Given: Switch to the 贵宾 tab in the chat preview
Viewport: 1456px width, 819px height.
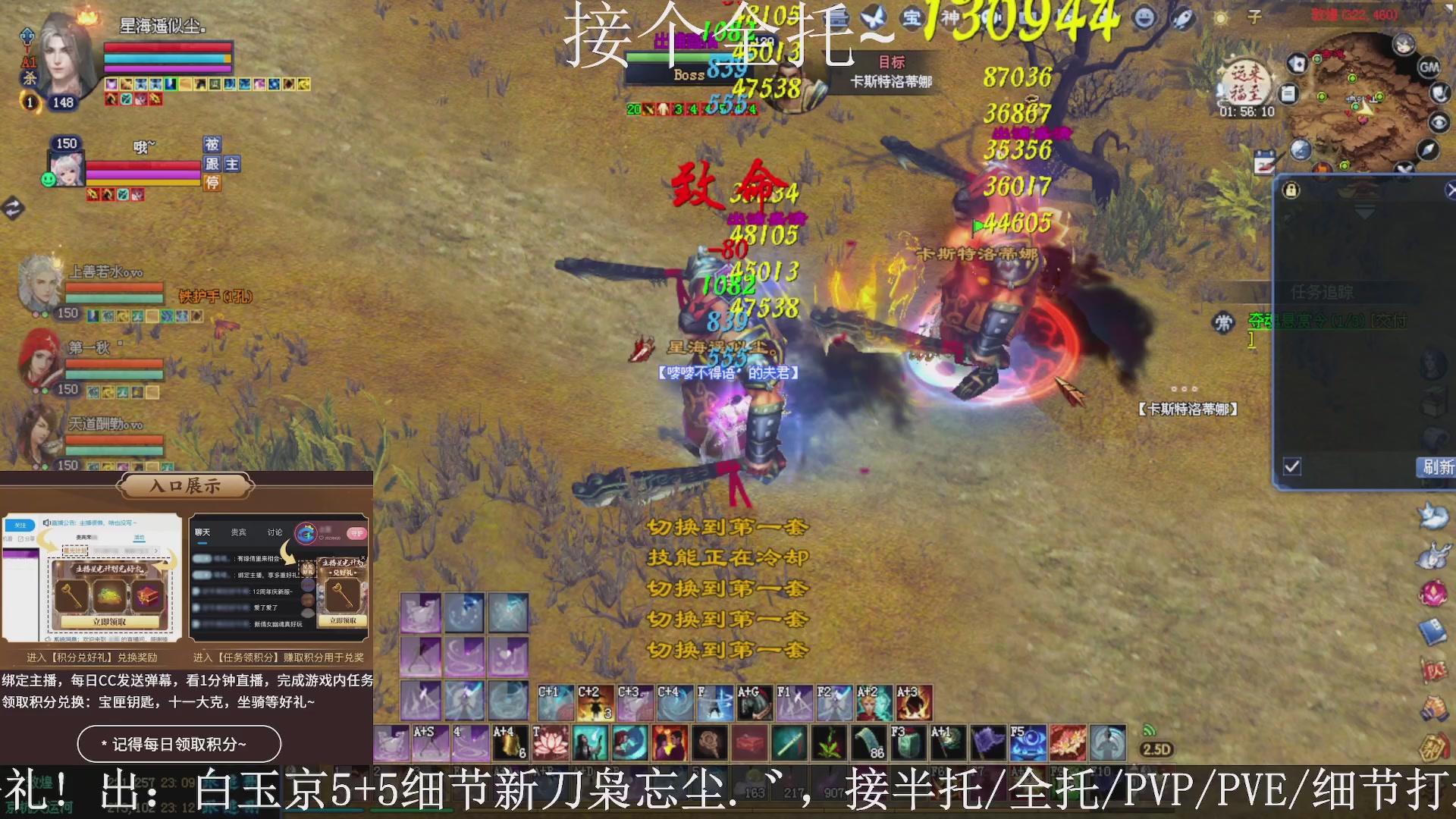Looking at the screenshot, I should 237,532.
